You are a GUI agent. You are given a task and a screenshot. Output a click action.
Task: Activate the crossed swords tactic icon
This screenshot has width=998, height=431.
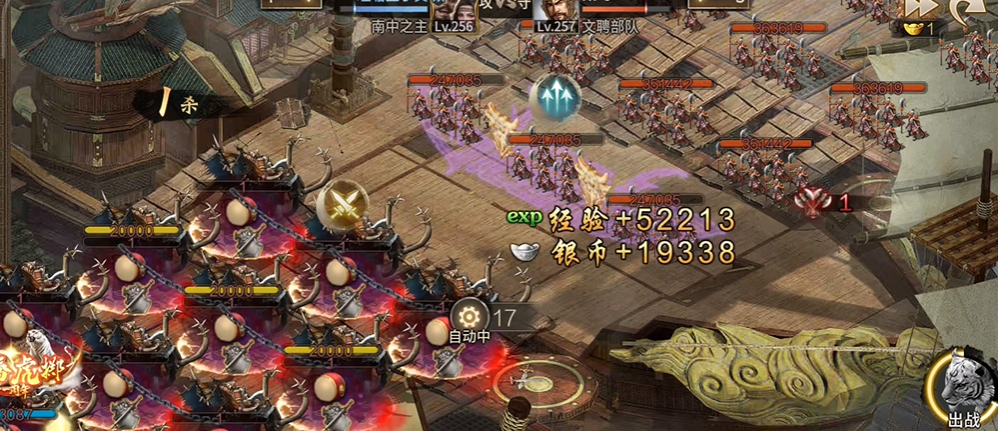[x=343, y=207]
